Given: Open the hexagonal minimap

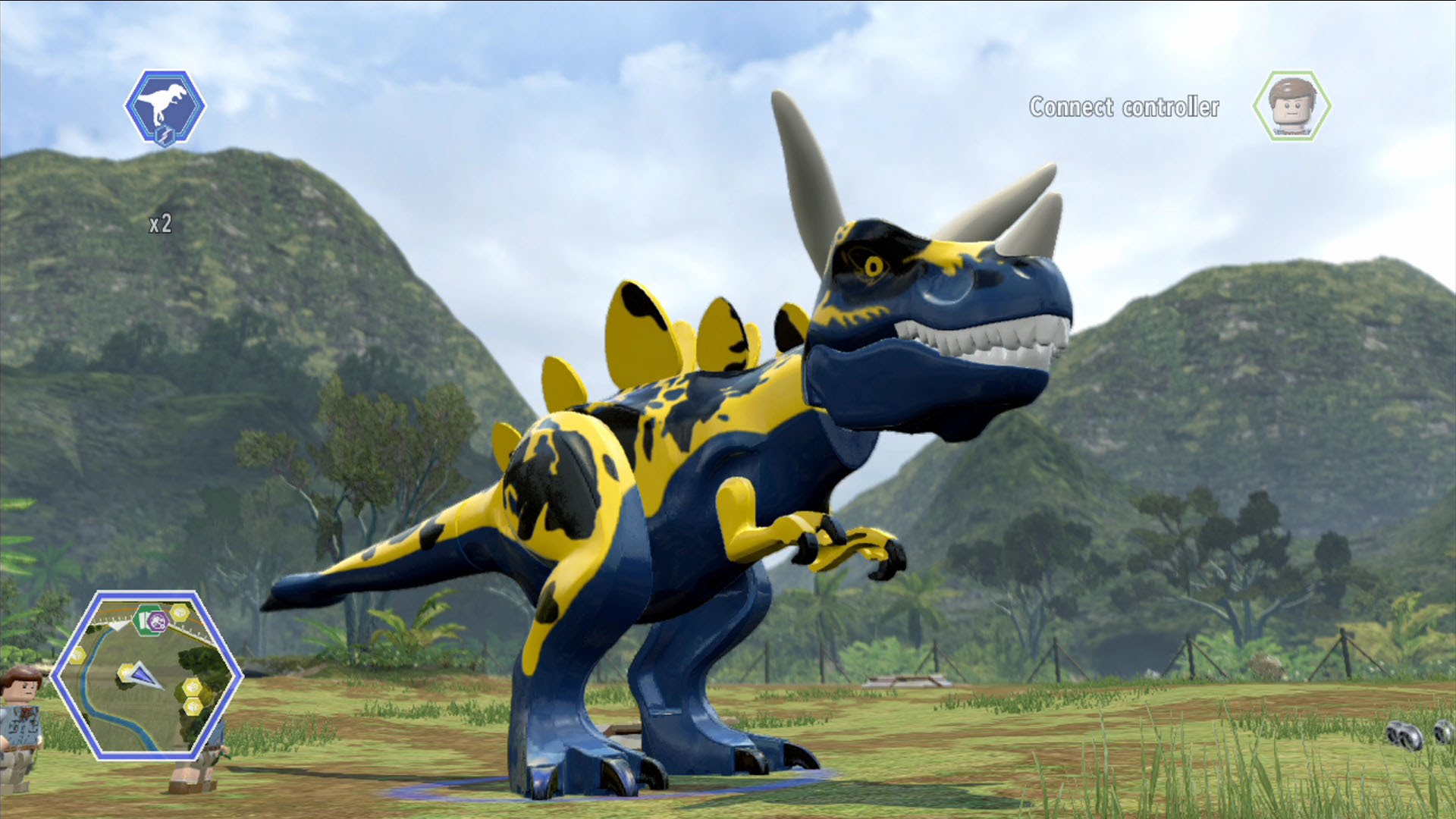Looking at the screenshot, I should 146,675.
